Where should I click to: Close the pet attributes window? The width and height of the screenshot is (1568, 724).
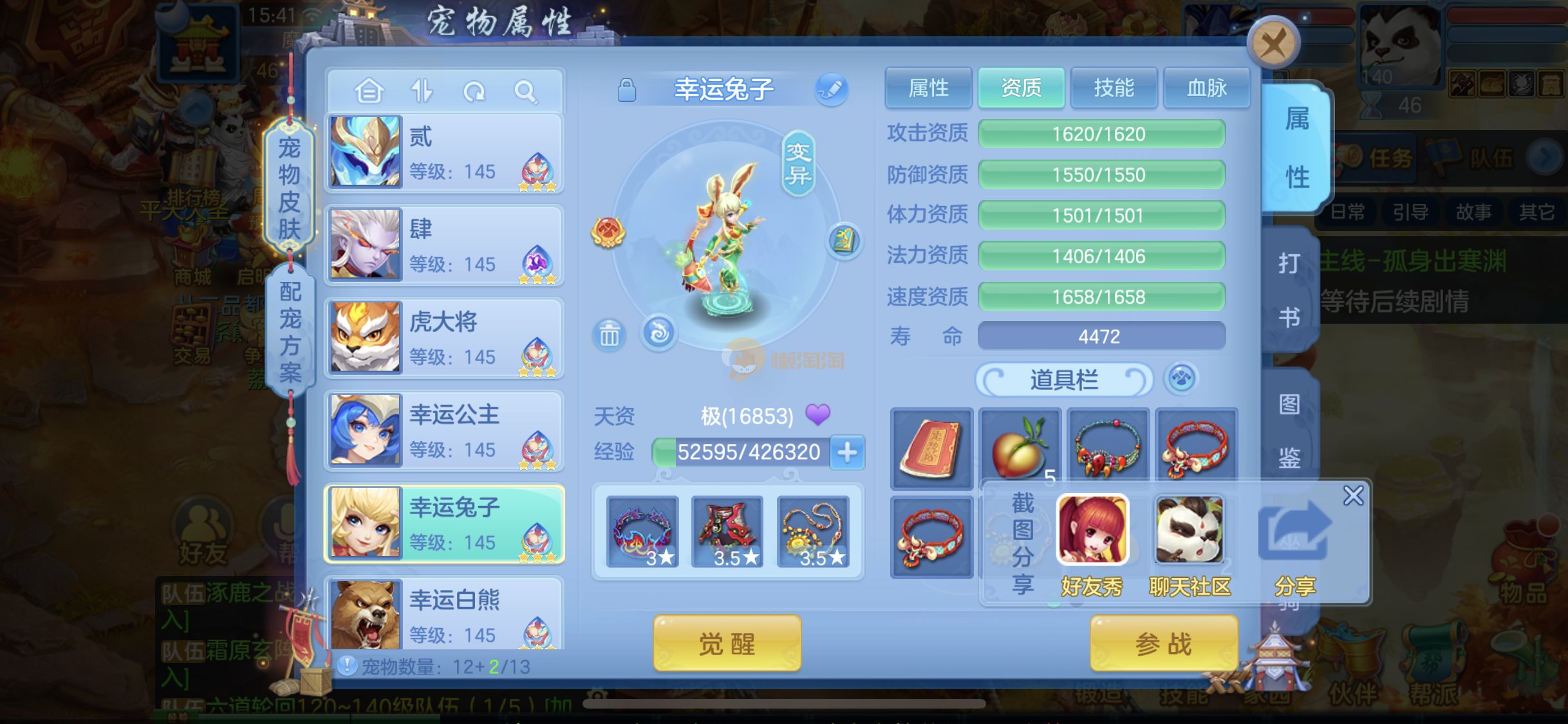tap(1273, 44)
